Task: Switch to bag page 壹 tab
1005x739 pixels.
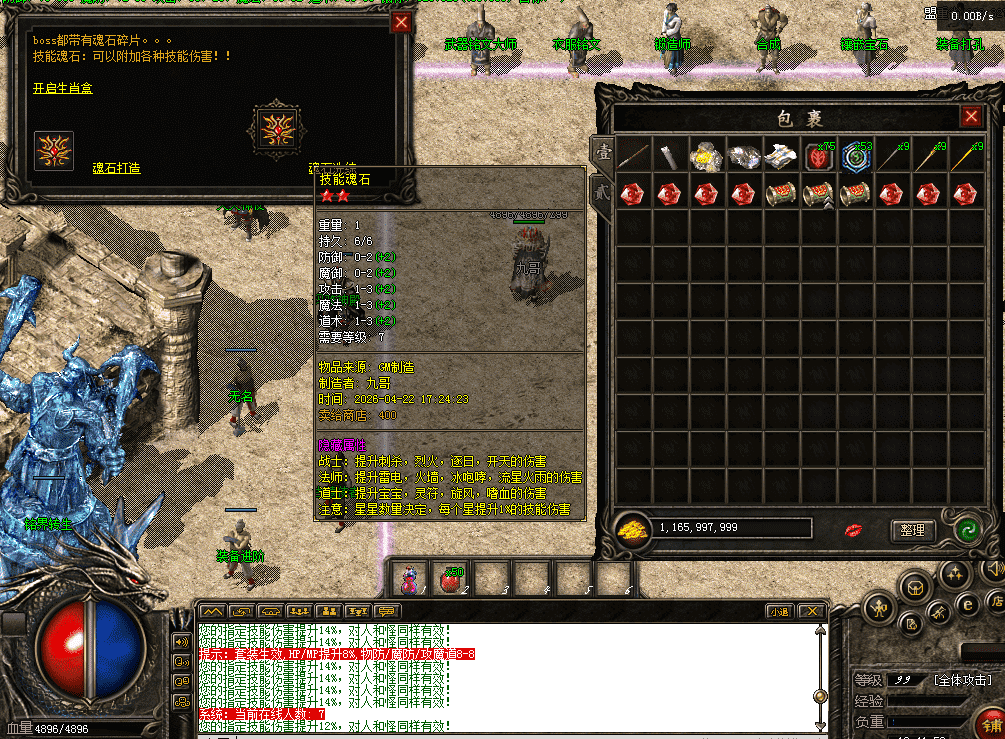Action: pyautogui.click(x=603, y=153)
